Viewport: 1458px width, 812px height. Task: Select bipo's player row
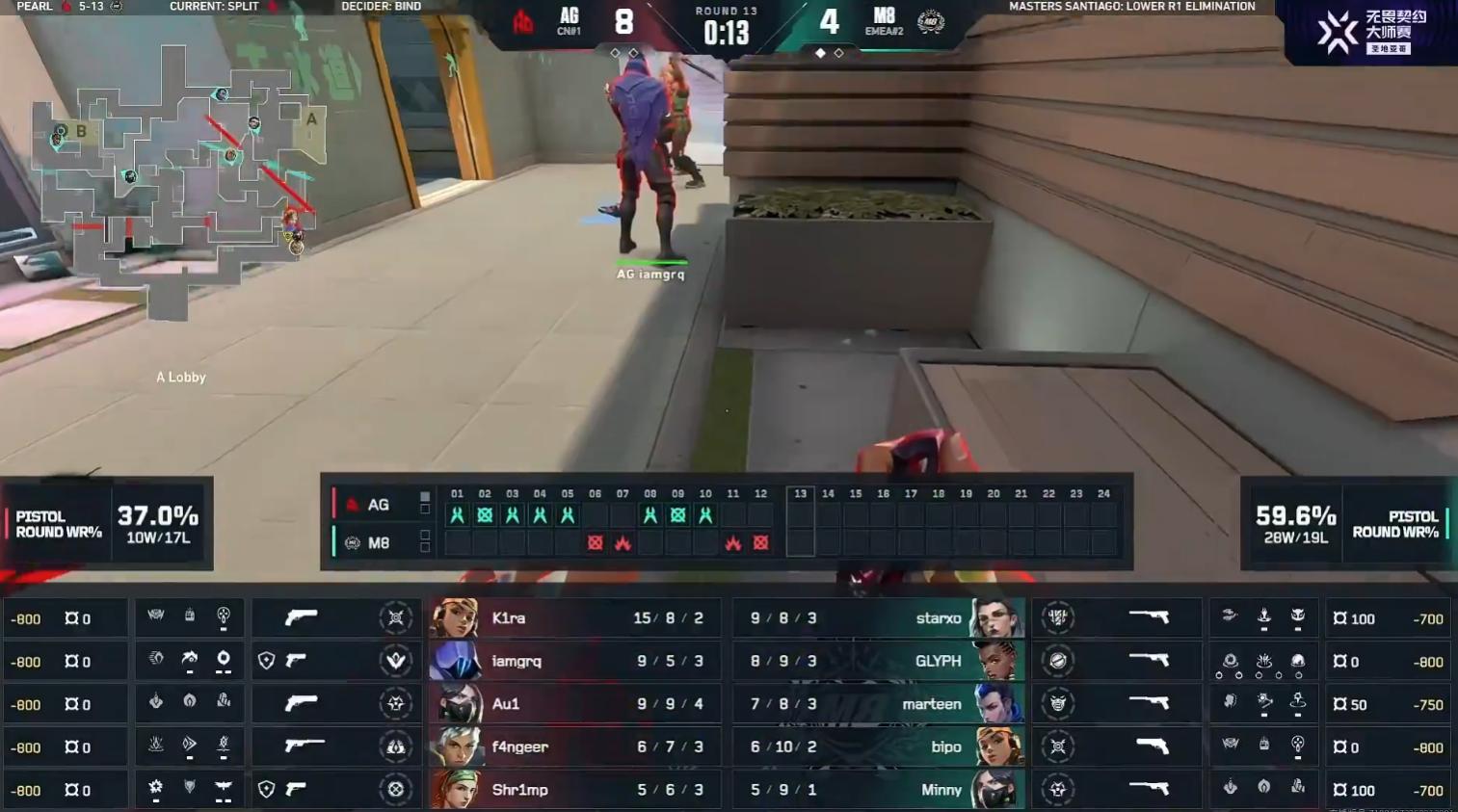877,747
